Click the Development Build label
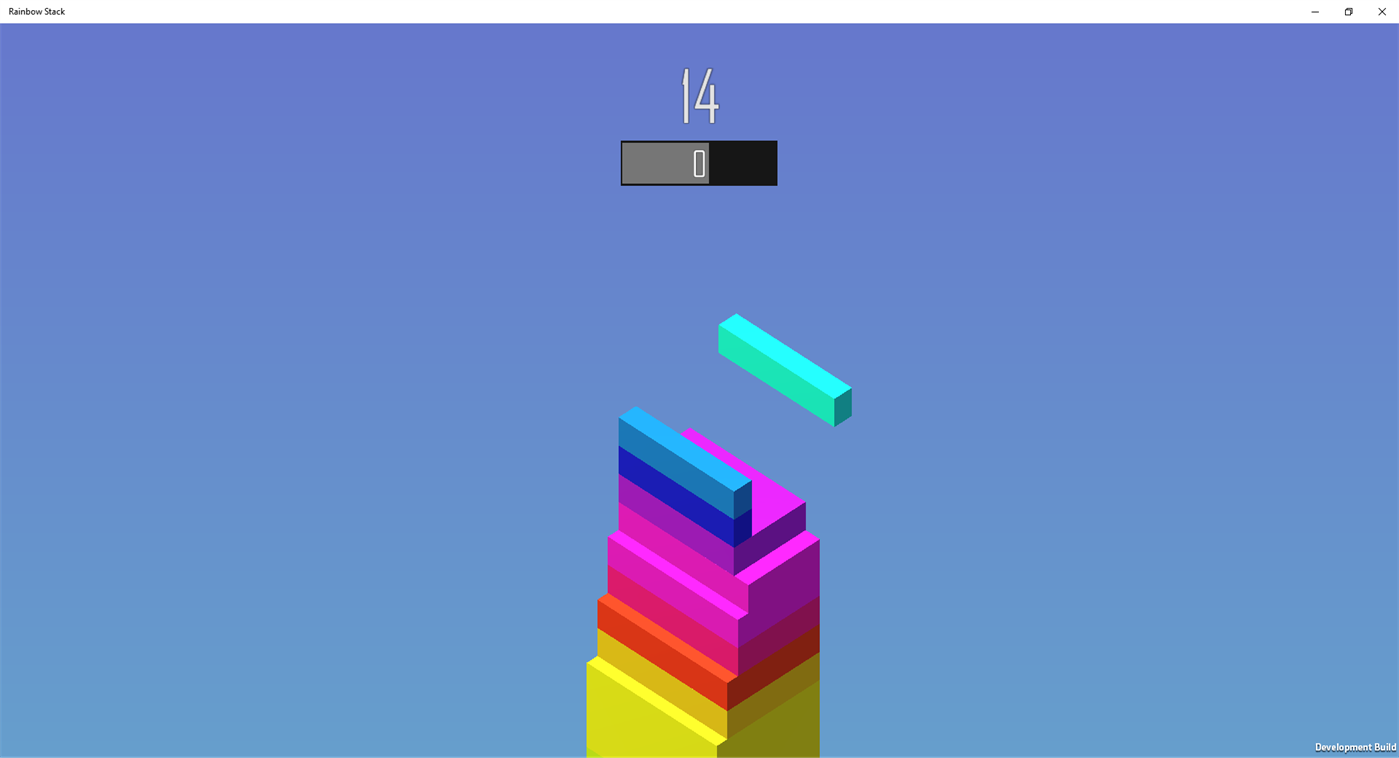The height and width of the screenshot is (758, 1399). tap(1355, 747)
